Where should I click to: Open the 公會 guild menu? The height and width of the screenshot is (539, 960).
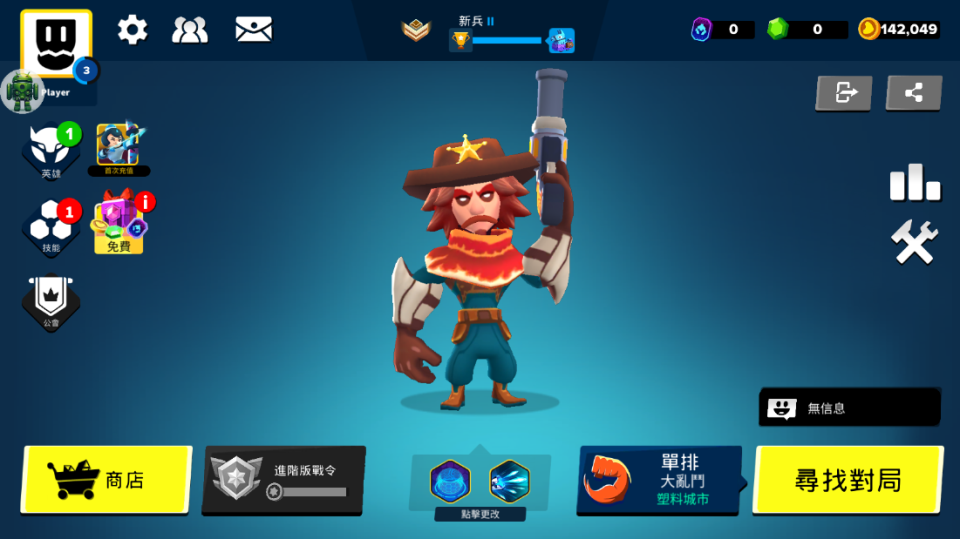[51, 301]
